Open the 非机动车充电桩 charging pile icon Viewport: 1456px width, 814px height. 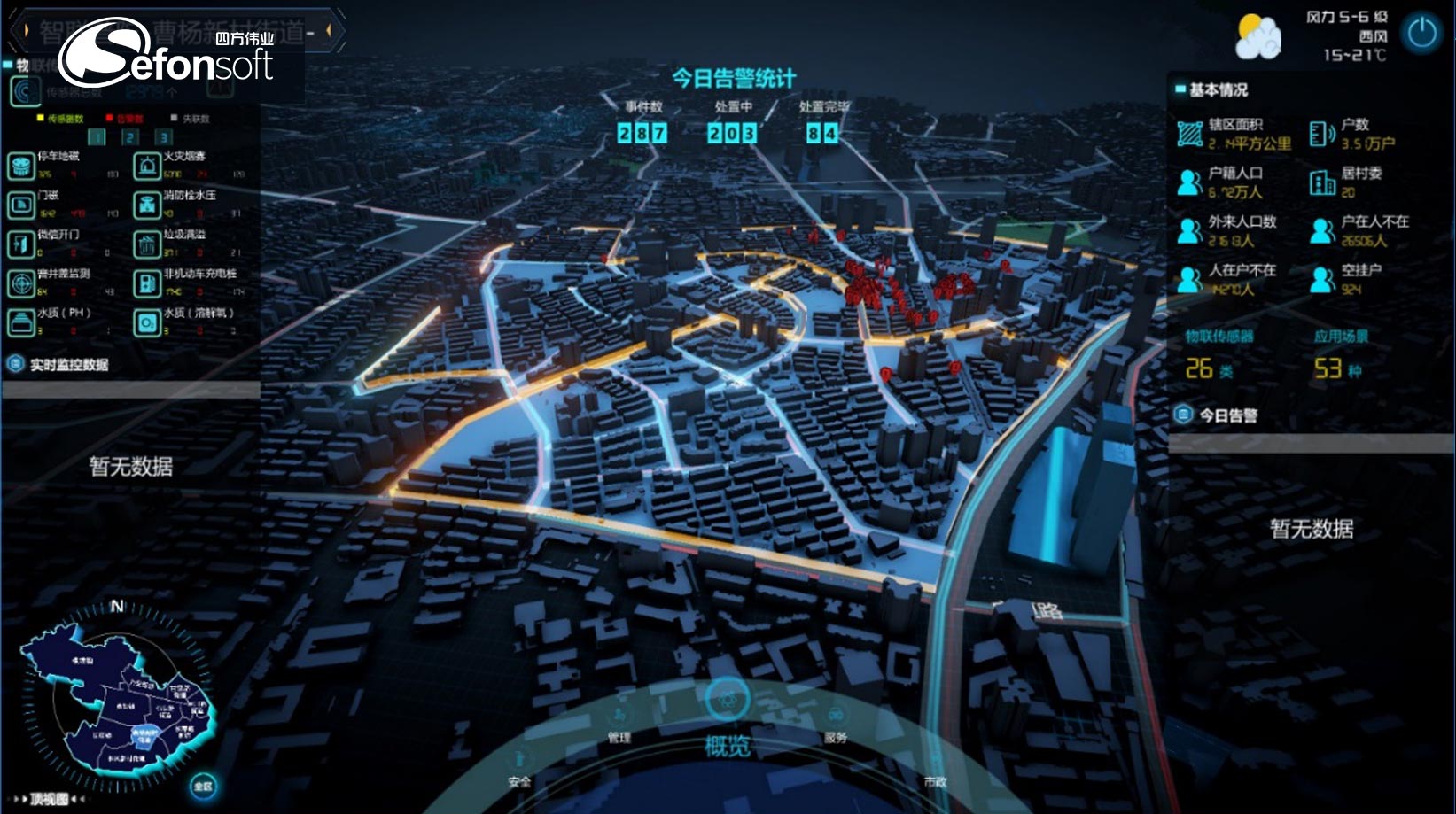146,283
